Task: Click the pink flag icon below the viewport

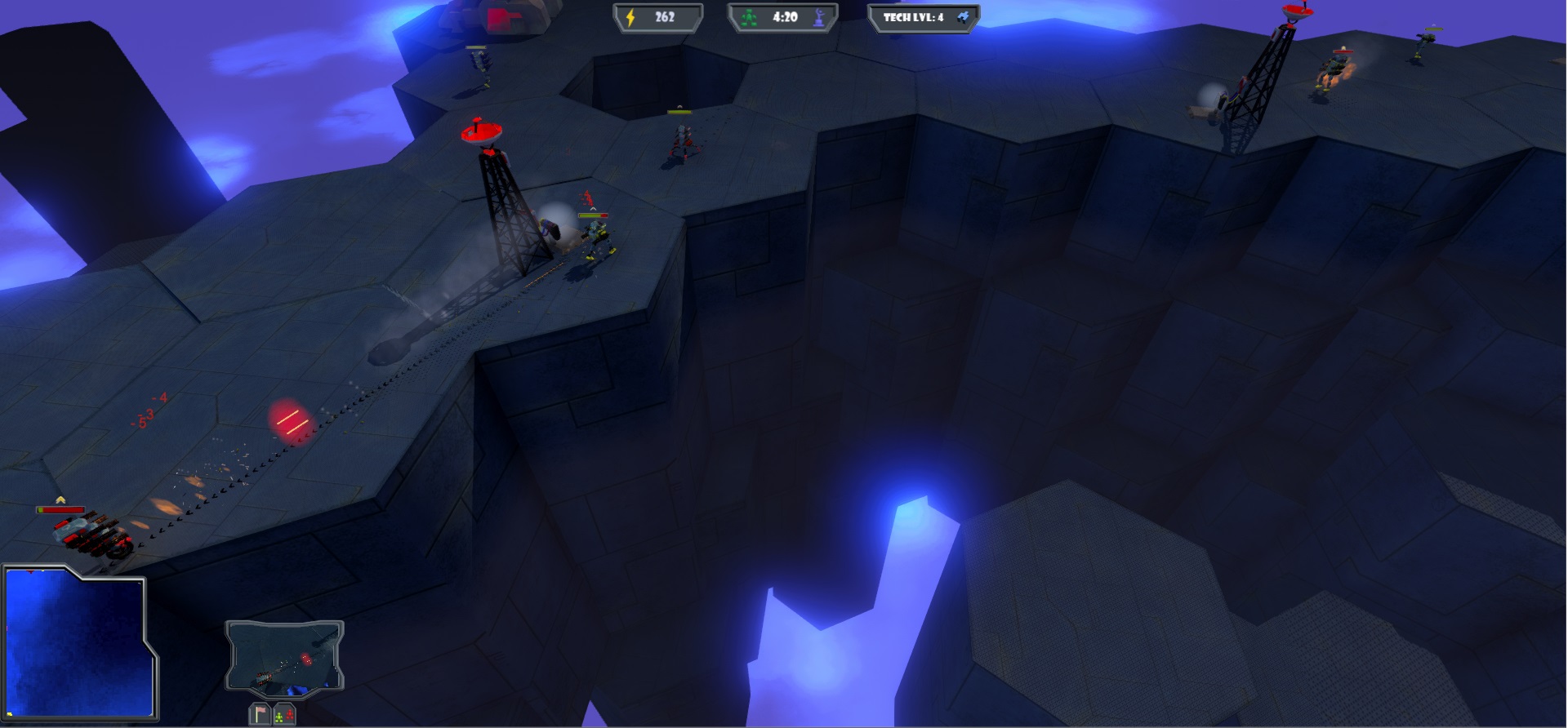Action: coord(260,715)
